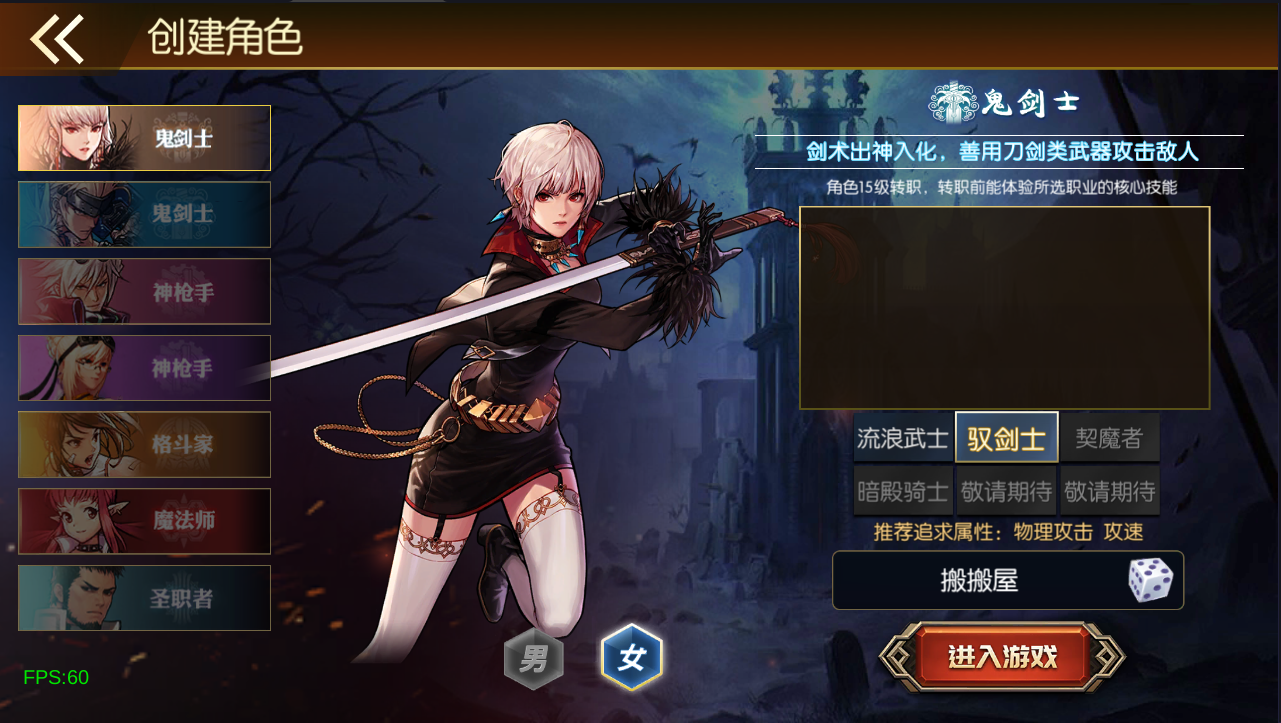
Task: Click the 搬搬屋 name field
Action: (980, 580)
